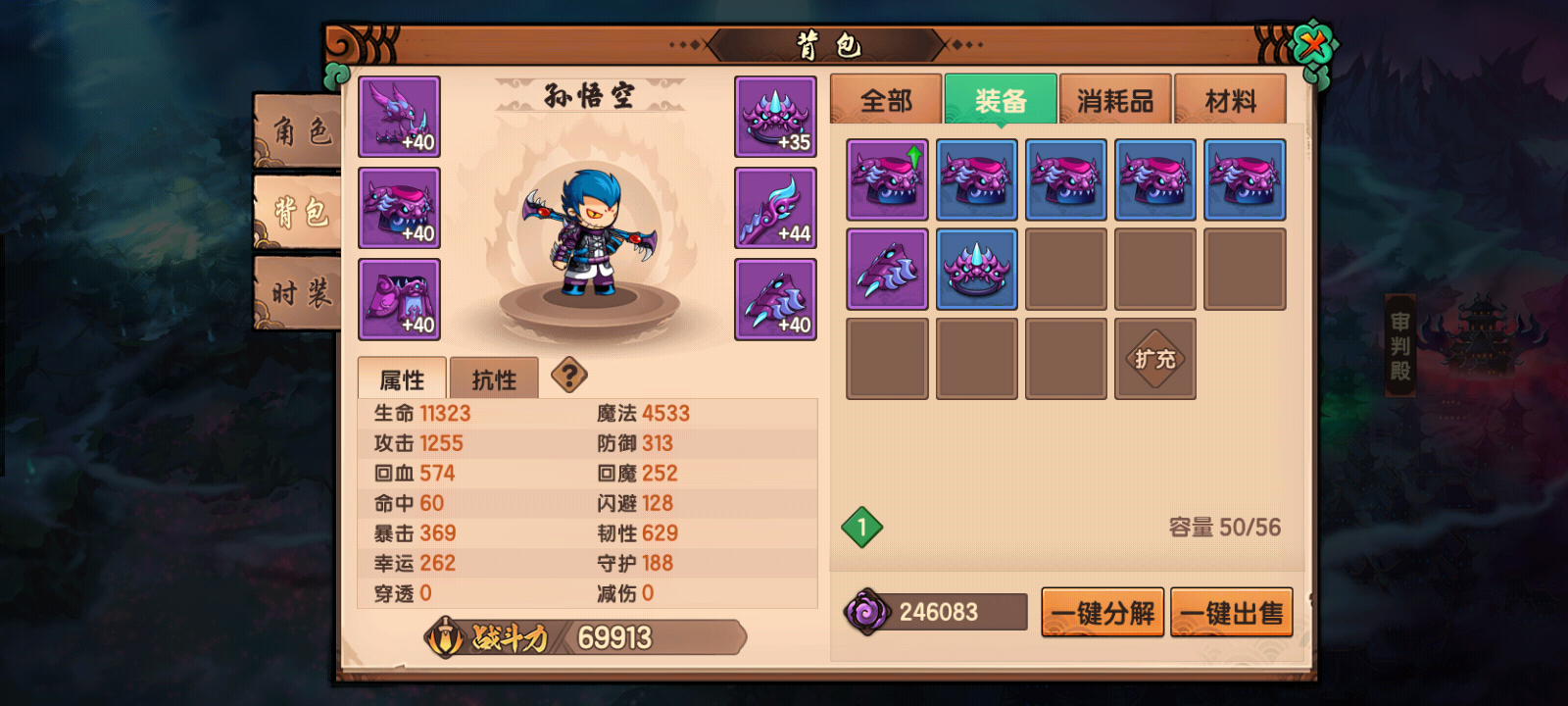The width and height of the screenshot is (1568, 706).
Task: Switch to the 全部 tab
Action: point(886,100)
